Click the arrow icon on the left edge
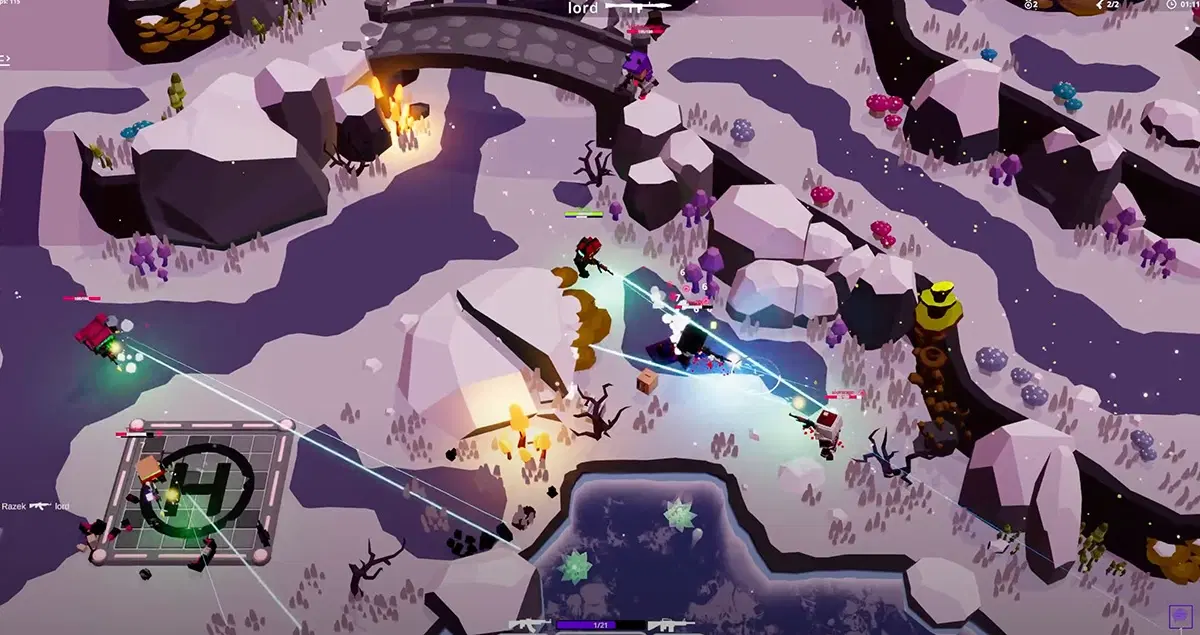Screen dimensions: 1200x635 (5, 60)
